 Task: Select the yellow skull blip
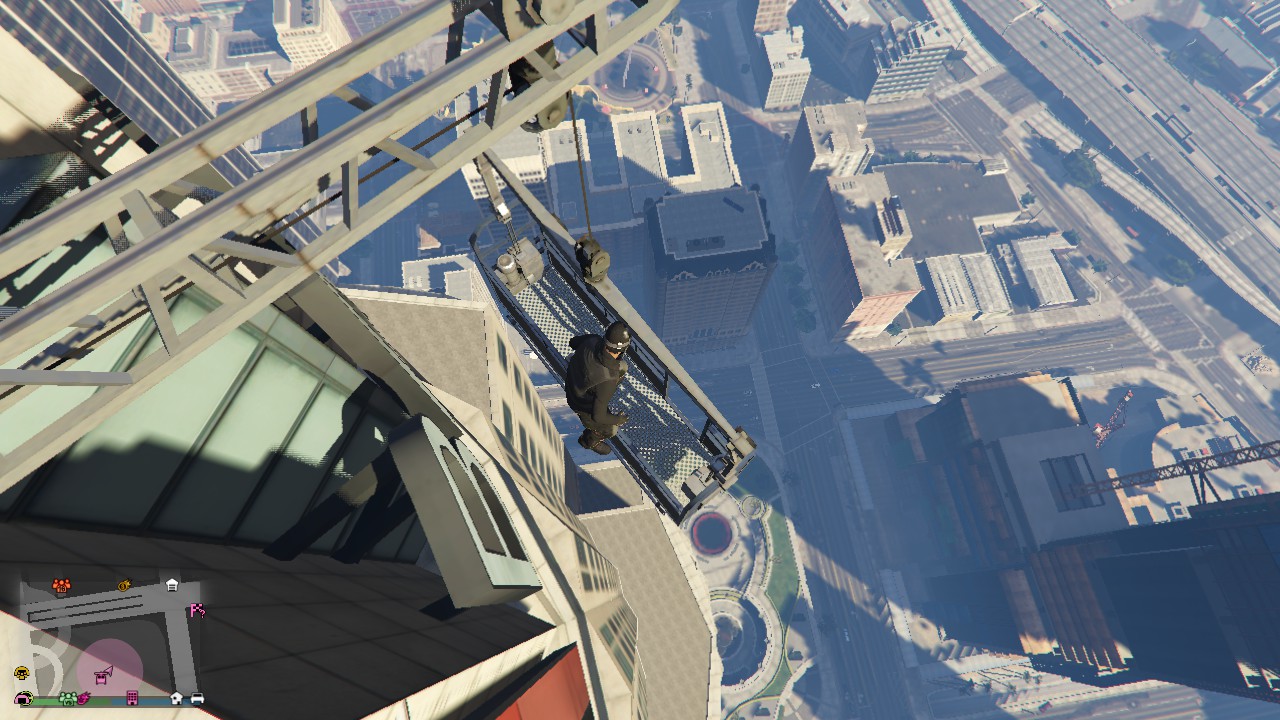click(21, 673)
